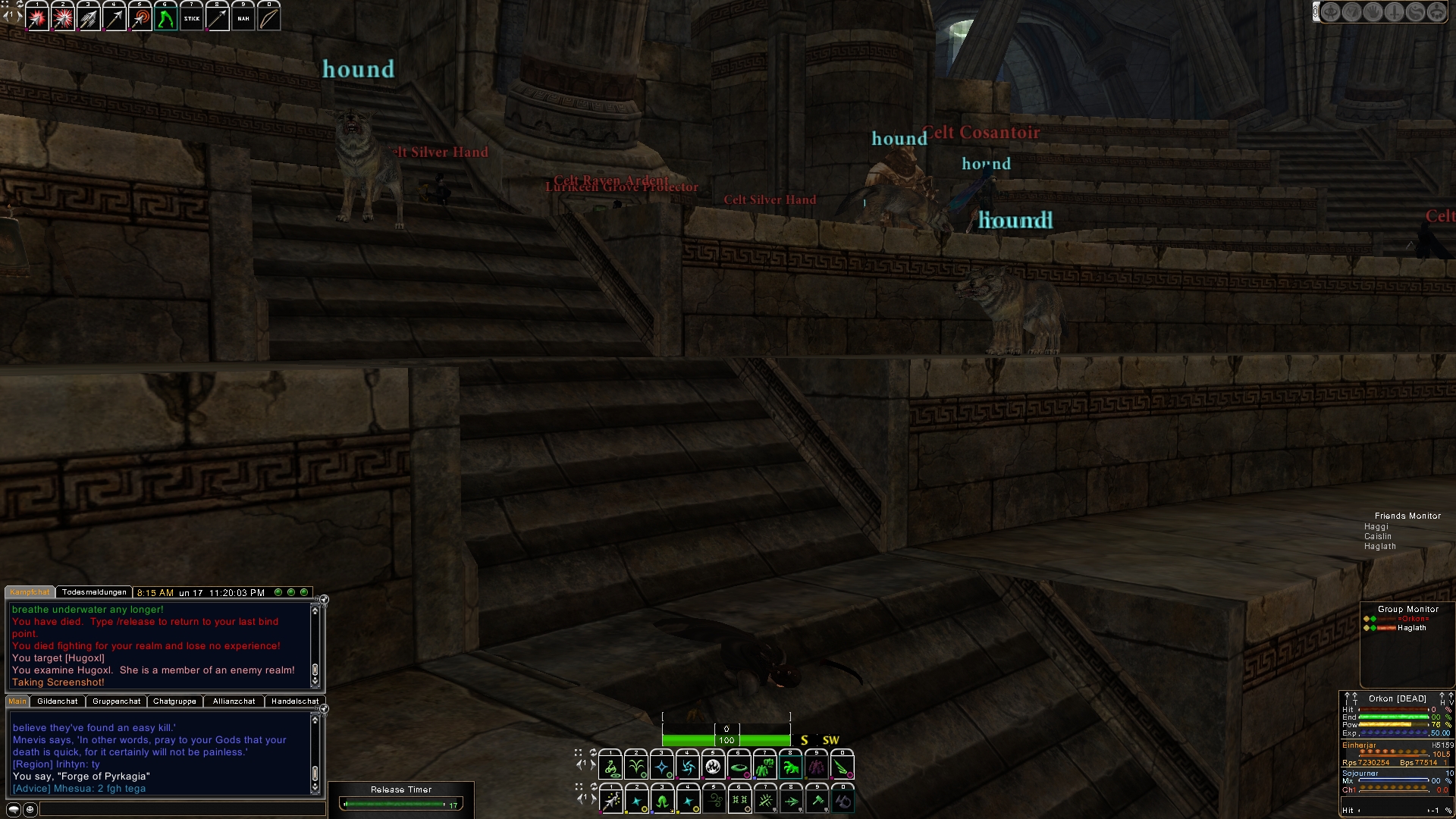The height and width of the screenshot is (819, 1456).
Task: Select the Gruppenchat tab
Action: tap(116, 701)
